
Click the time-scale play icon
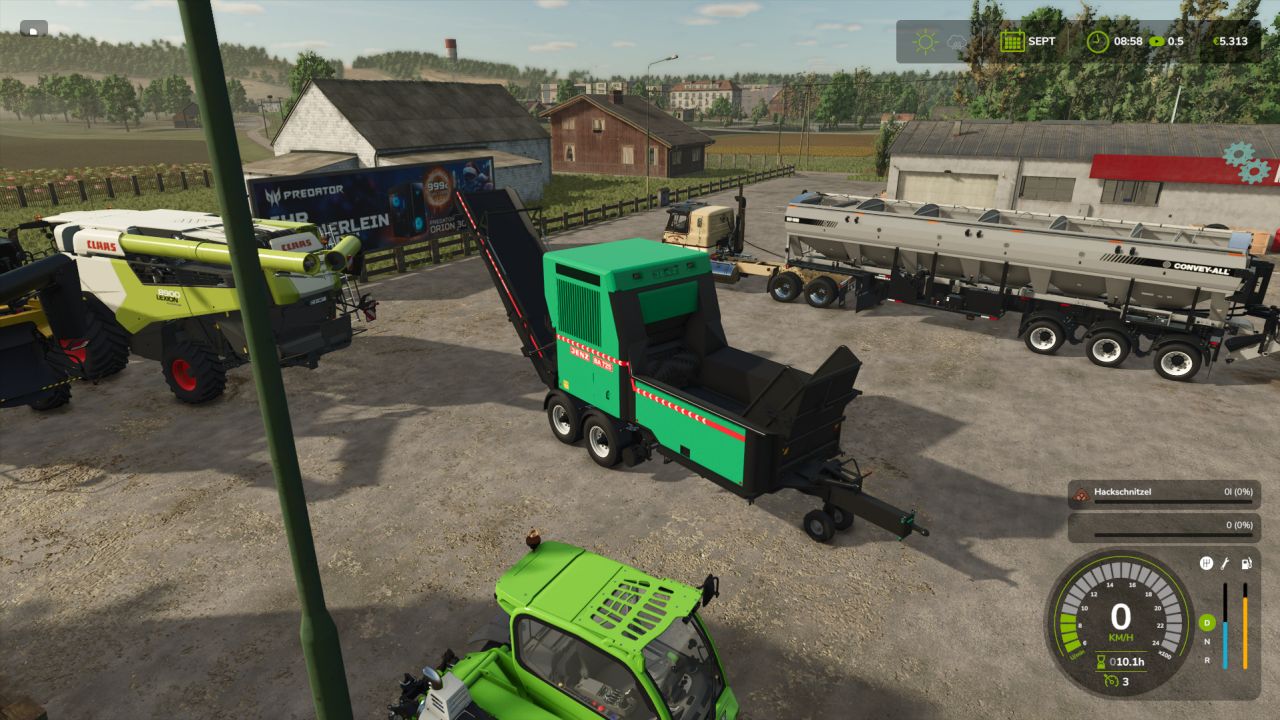click(x=1157, y=42)
